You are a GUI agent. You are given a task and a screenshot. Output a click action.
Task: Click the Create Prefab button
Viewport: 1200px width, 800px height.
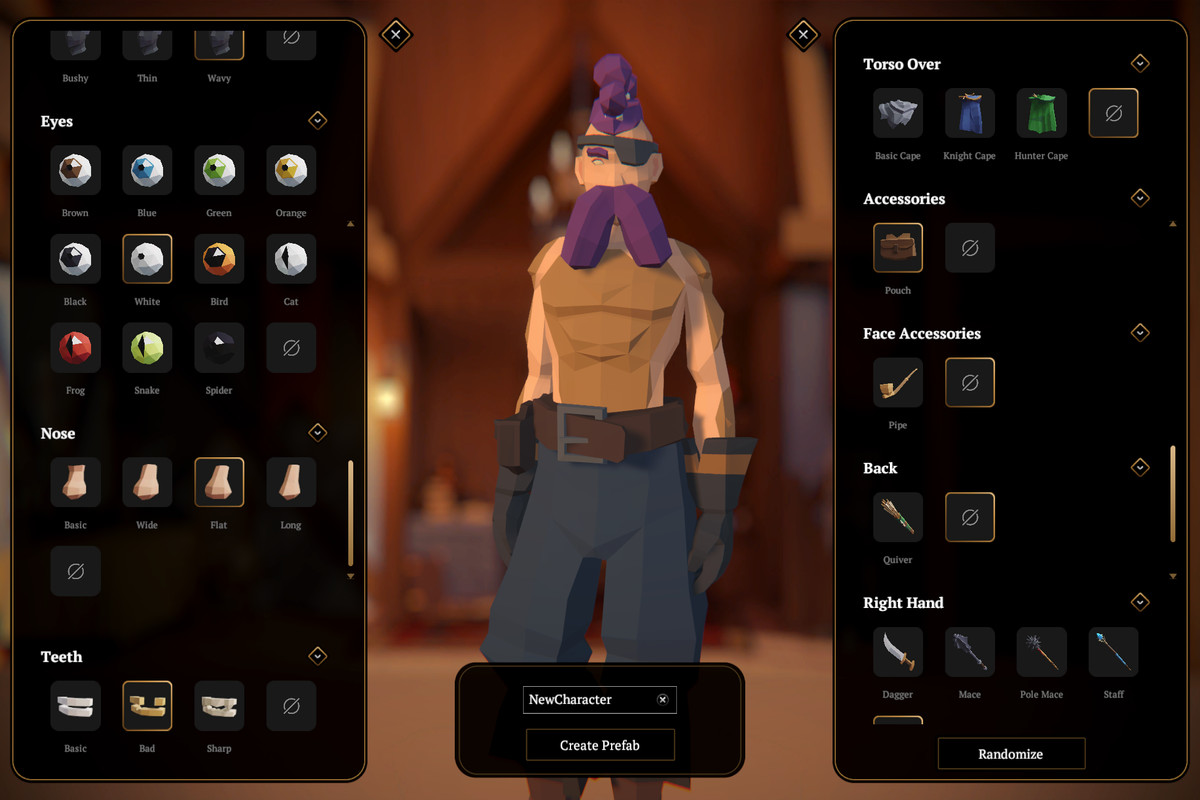[x=600, y=745]
